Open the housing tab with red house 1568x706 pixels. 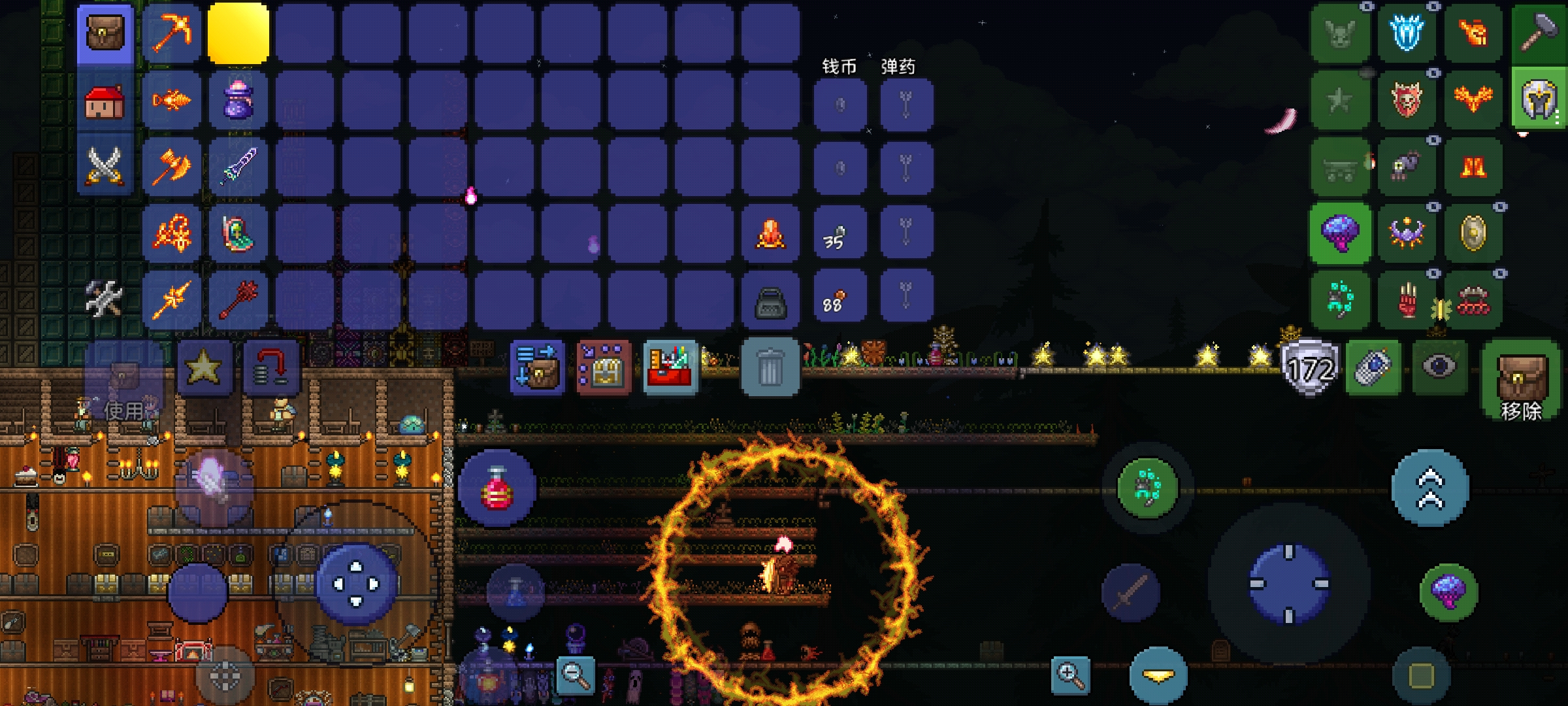(105, 101)
